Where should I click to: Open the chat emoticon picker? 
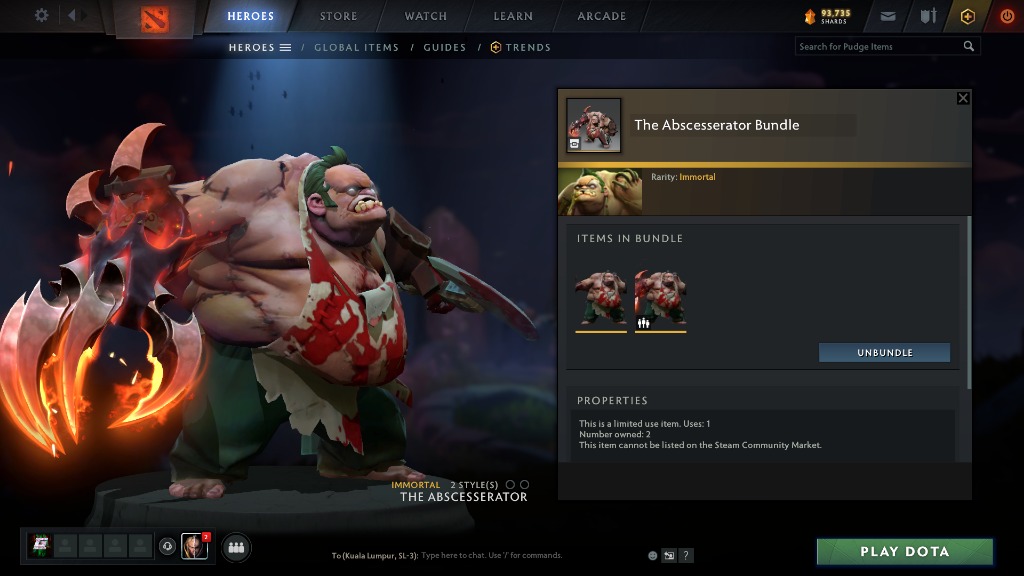pyautogui.click(x=652, y=555)
